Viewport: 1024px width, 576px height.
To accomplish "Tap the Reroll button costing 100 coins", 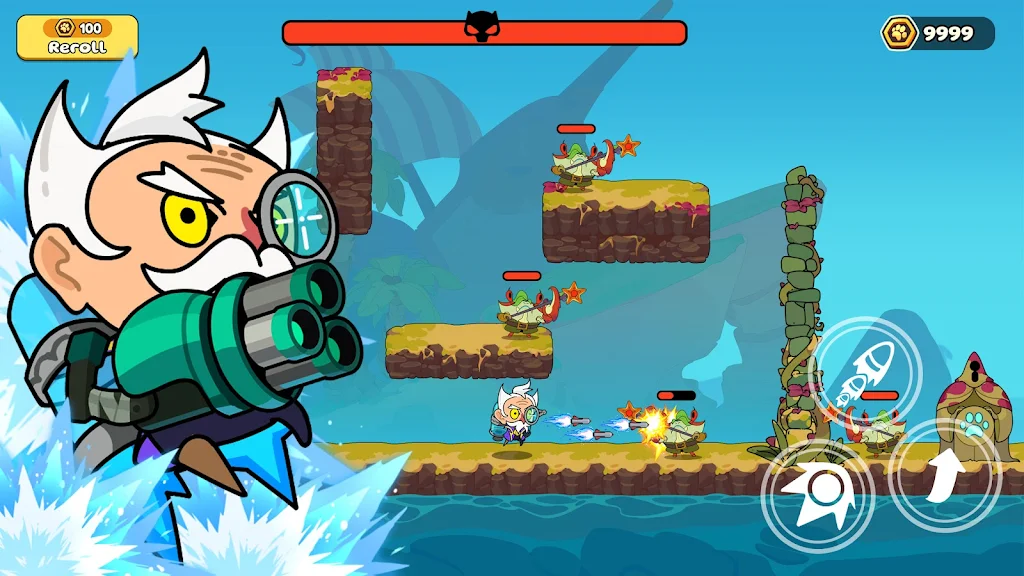I will coord(77,37).
